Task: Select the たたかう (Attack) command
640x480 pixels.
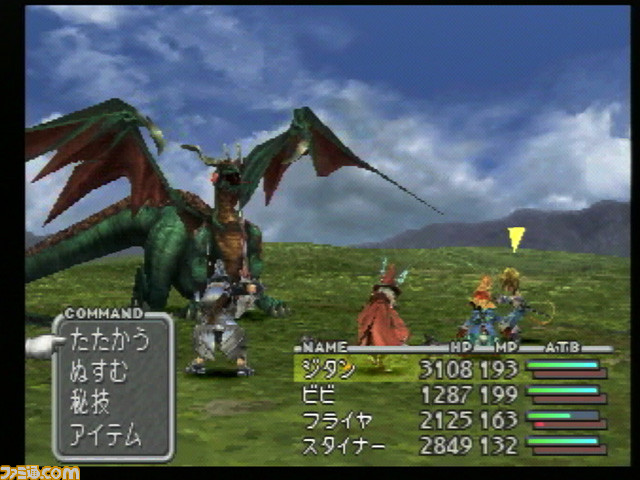Action: (x=109, y=340)
